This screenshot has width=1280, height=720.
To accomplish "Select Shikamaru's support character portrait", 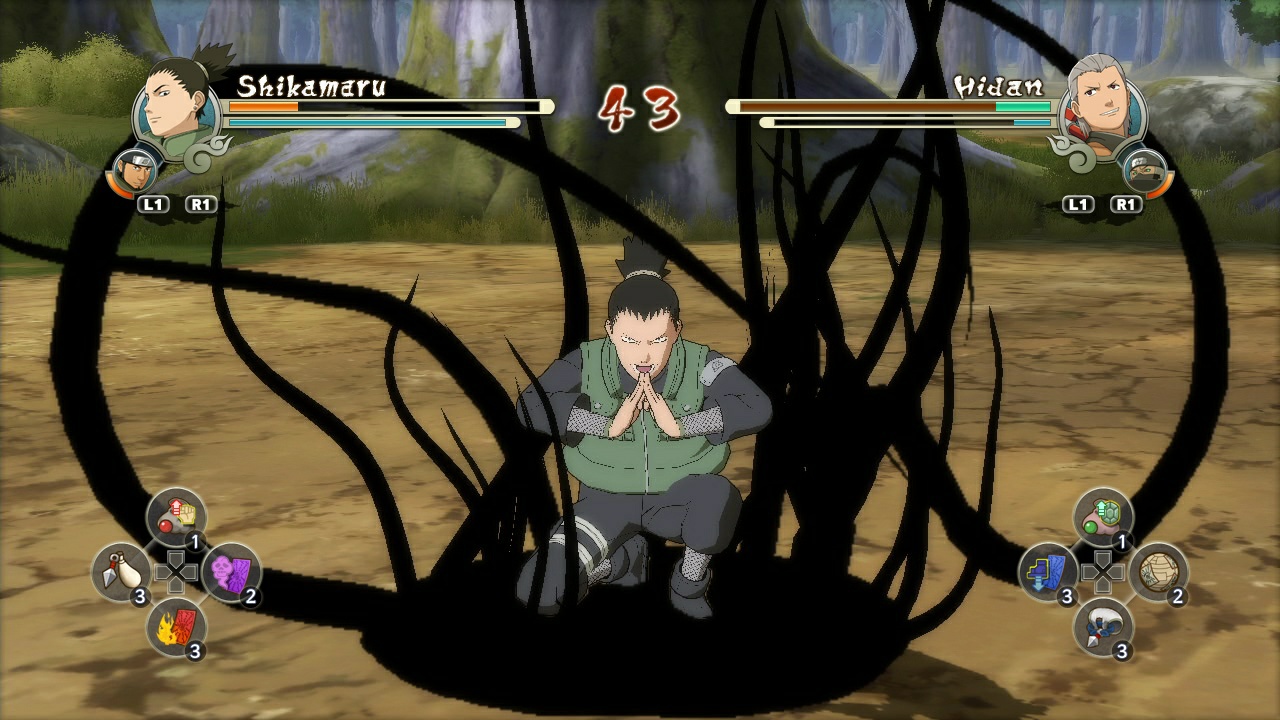I will 135,172.
